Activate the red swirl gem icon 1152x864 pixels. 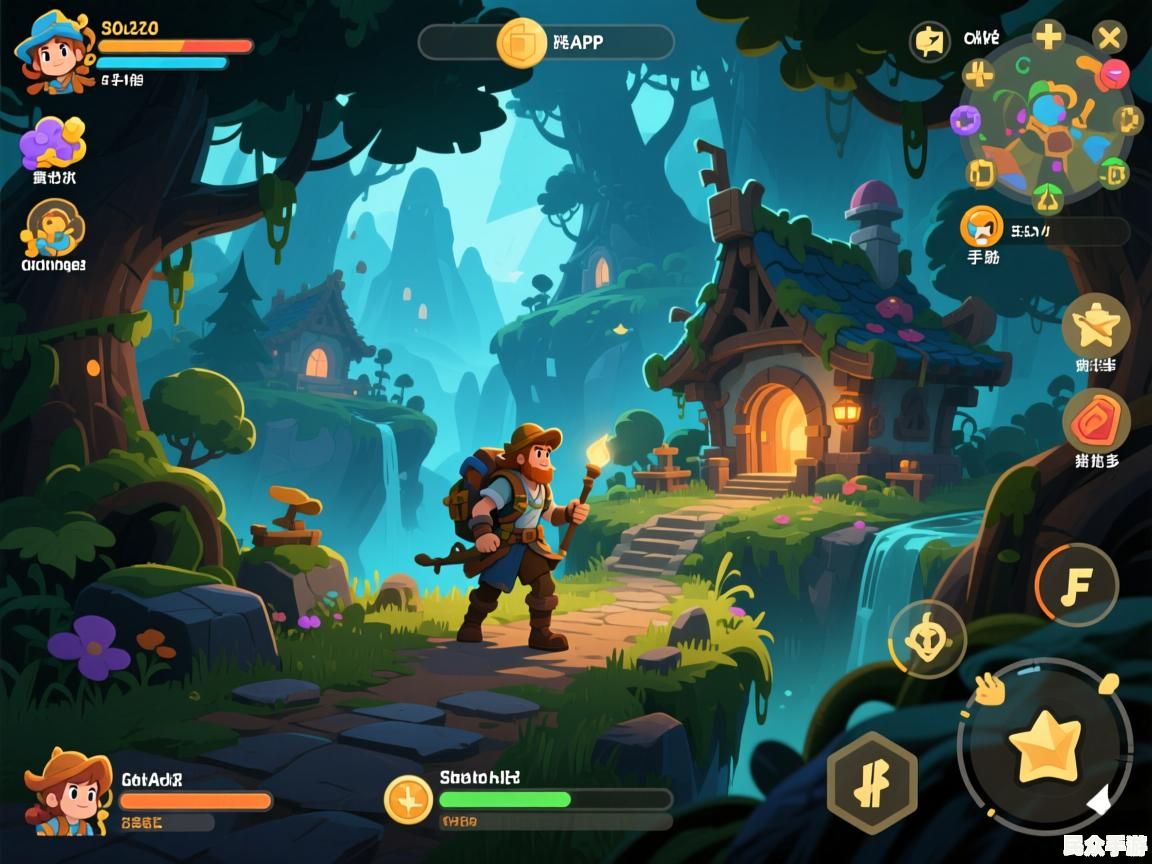point(1096,421)
